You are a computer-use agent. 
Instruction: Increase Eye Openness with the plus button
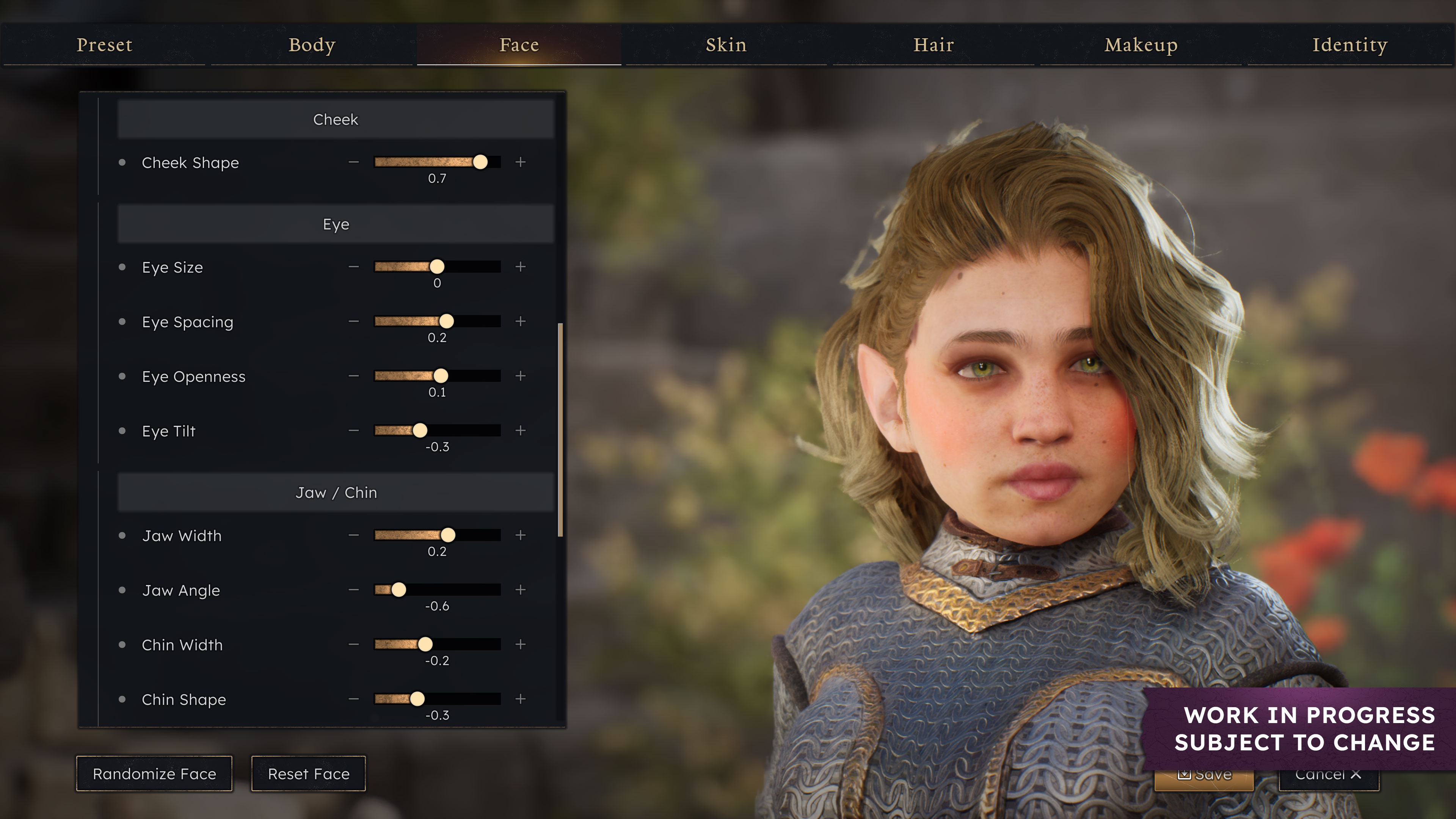521,376
